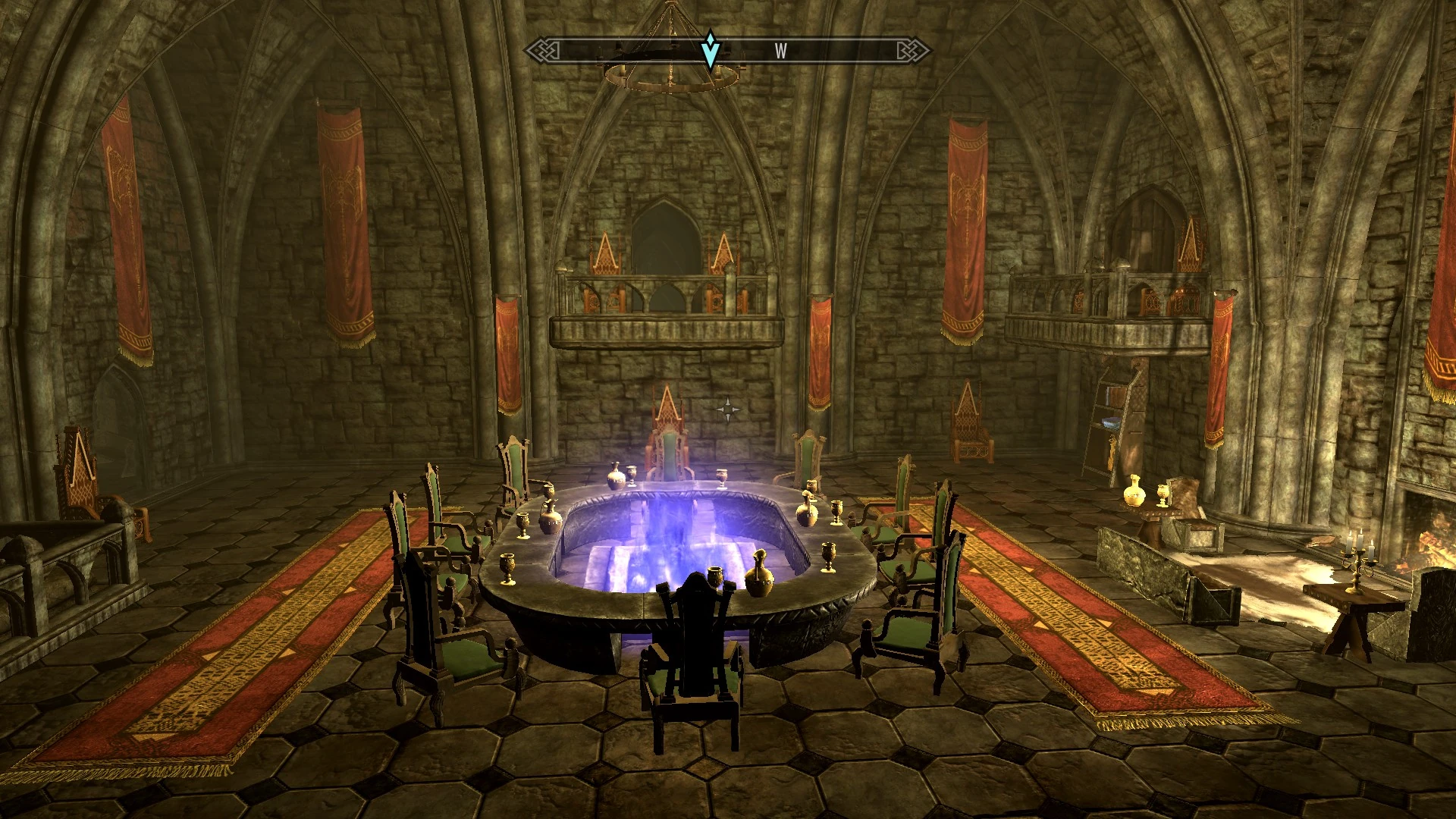Image resolution: width=1456 pixels, height=819 pixels.
Task: Click the cyan quest marker on the compass
Action: (x=710, y=50)
